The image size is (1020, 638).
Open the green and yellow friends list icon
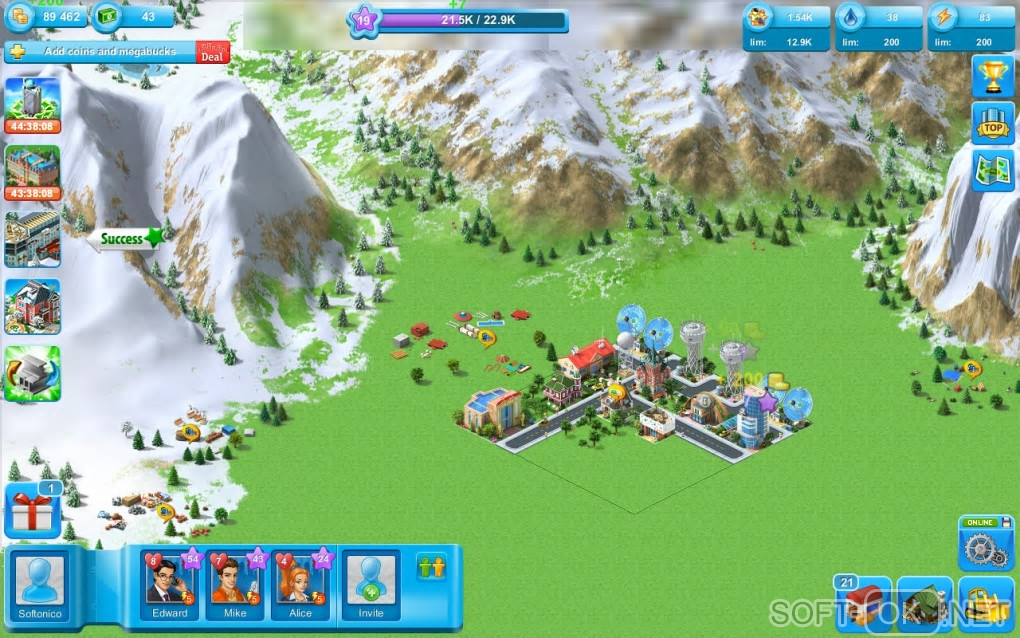pyautogui.click(x=431, y=567)
